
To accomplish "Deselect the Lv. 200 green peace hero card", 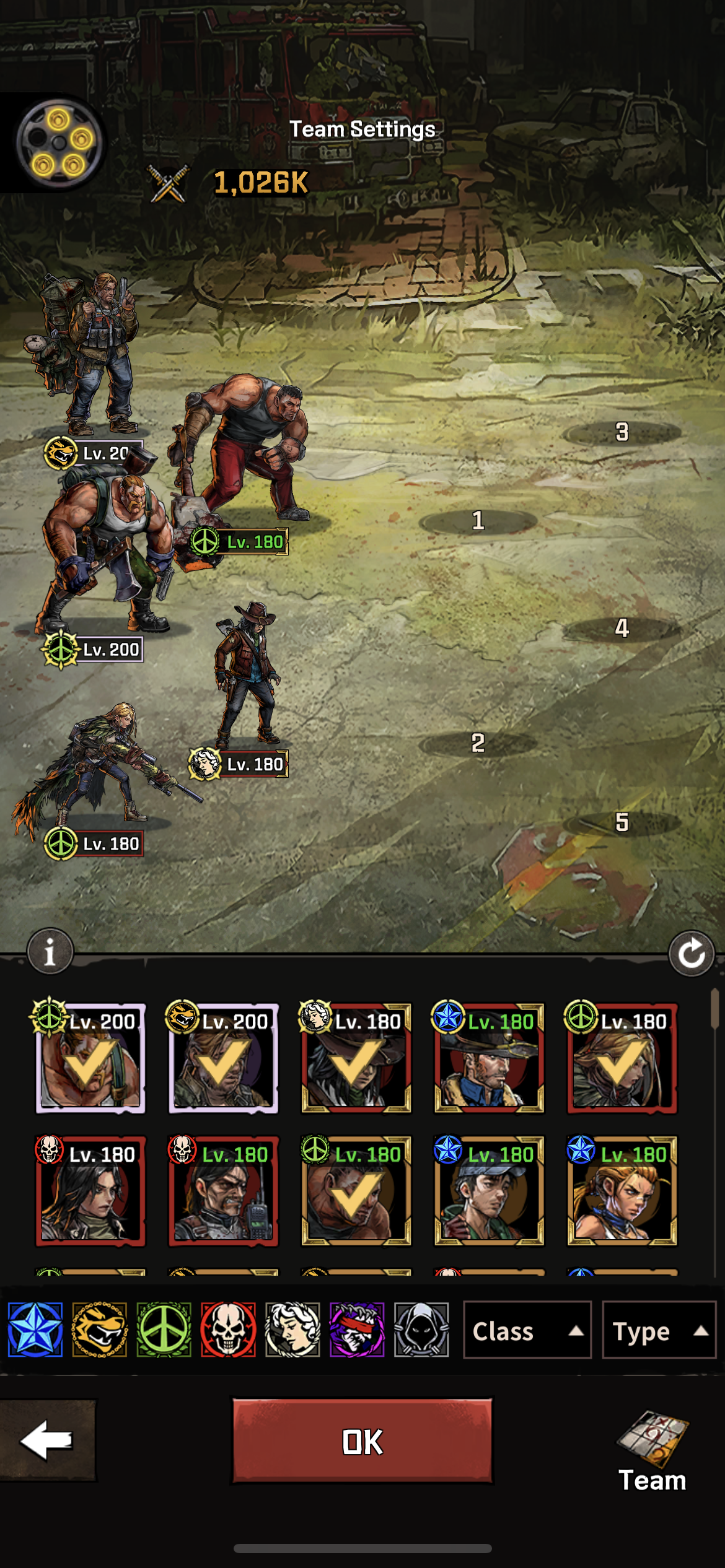I will tap(90, 1059).
